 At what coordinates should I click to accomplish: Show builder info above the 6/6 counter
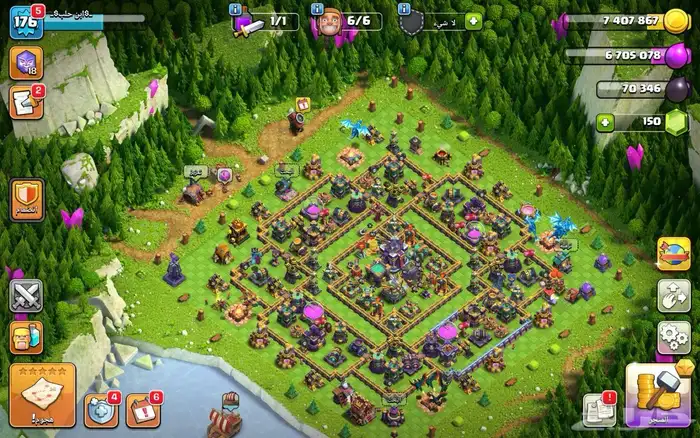tap(320, 8)
